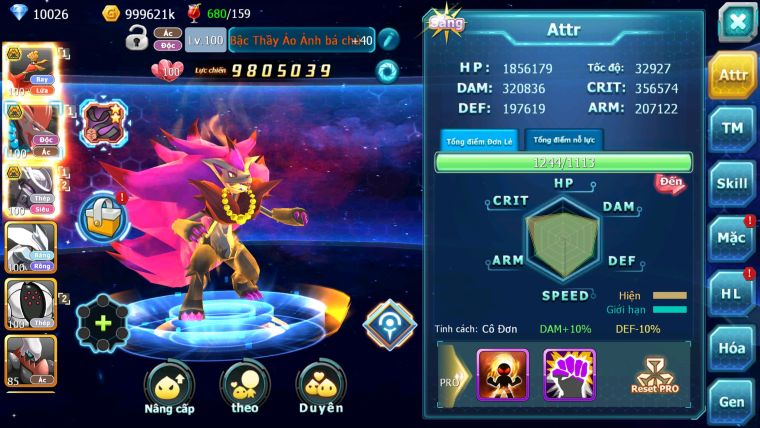Screen dimensions: 760x428
Task: Open the Duyên bond button
Action: click(x=320, y=388)
